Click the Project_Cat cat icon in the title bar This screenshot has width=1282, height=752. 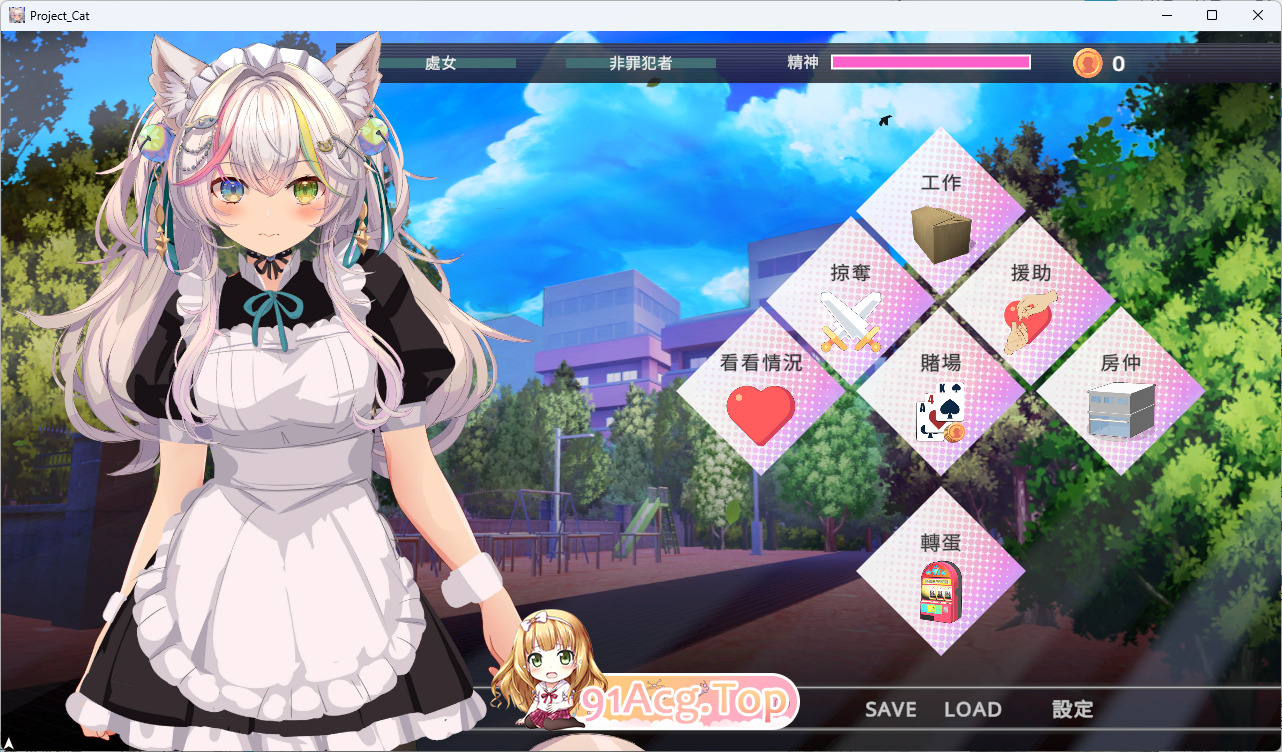point(15,14)
